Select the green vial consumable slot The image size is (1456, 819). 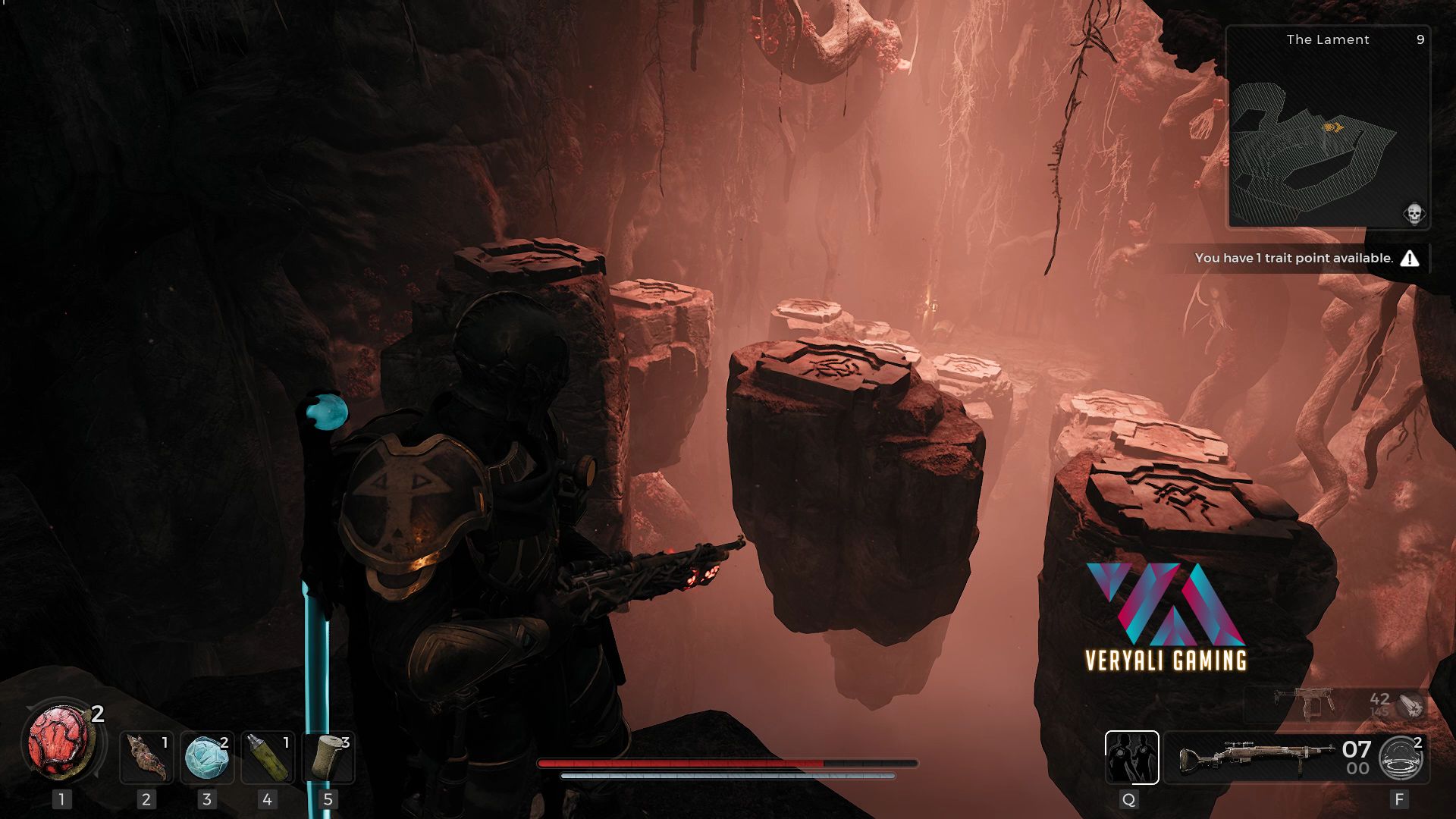[x=268, y=757]
